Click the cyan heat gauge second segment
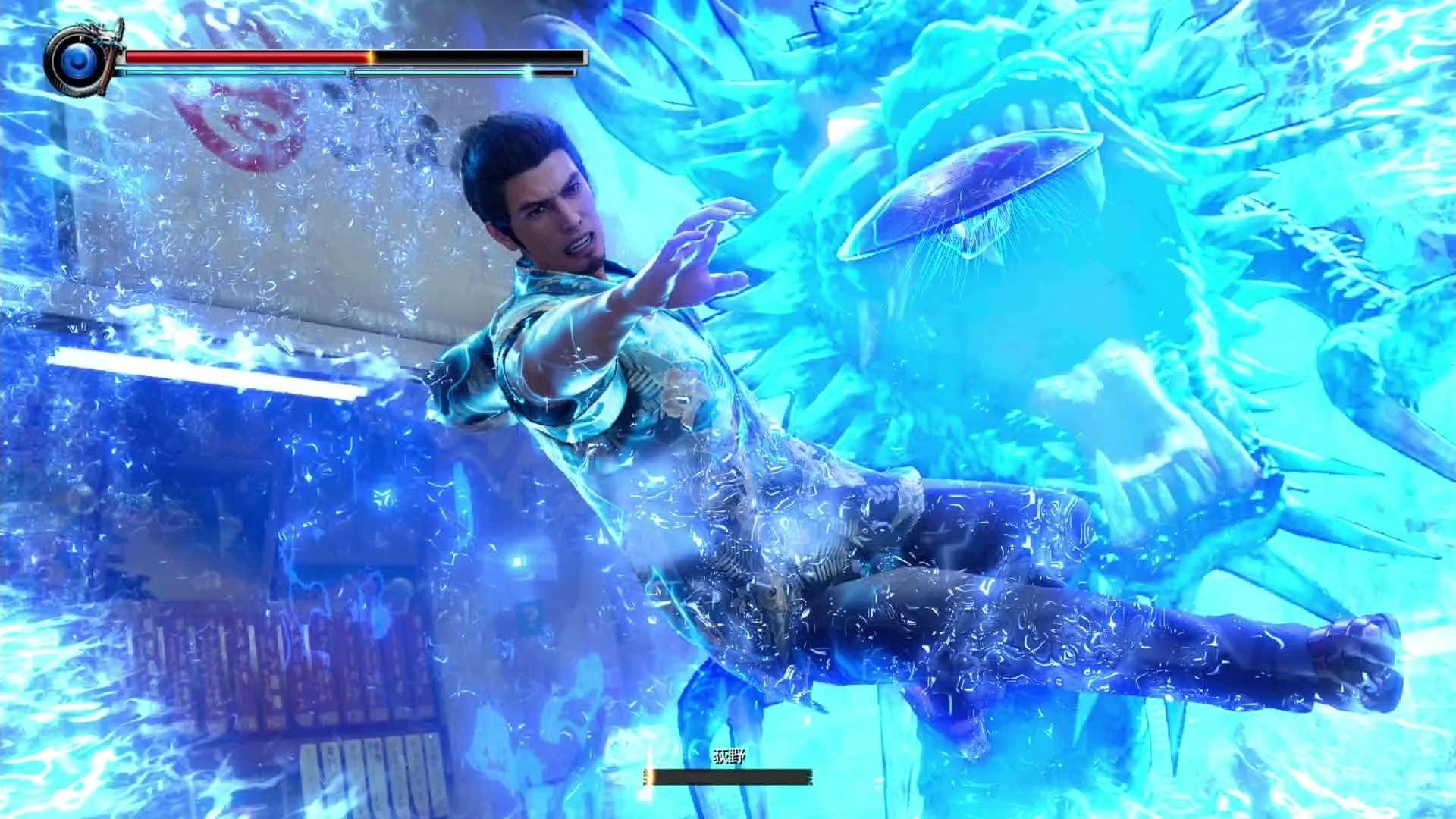 coord(440,72)
